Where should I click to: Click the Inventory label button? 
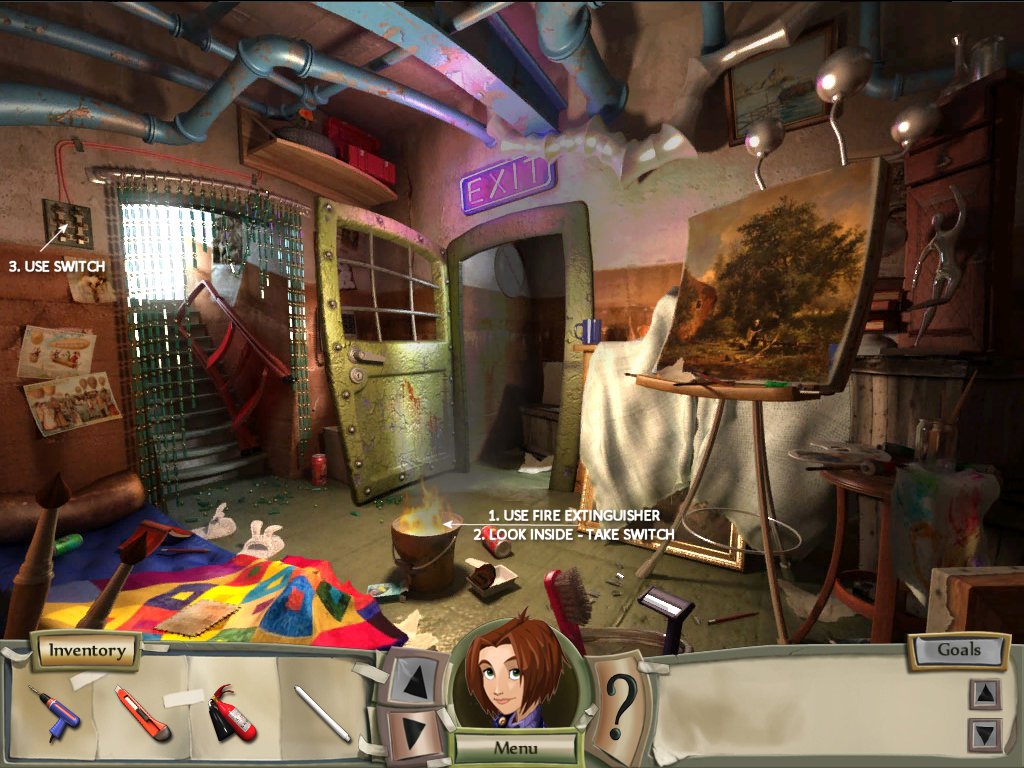(88, 651)
